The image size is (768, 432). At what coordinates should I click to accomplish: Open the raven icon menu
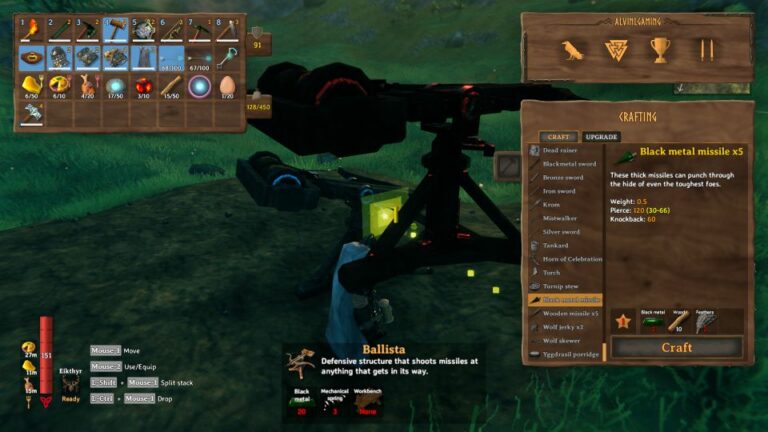pos(572,50)
